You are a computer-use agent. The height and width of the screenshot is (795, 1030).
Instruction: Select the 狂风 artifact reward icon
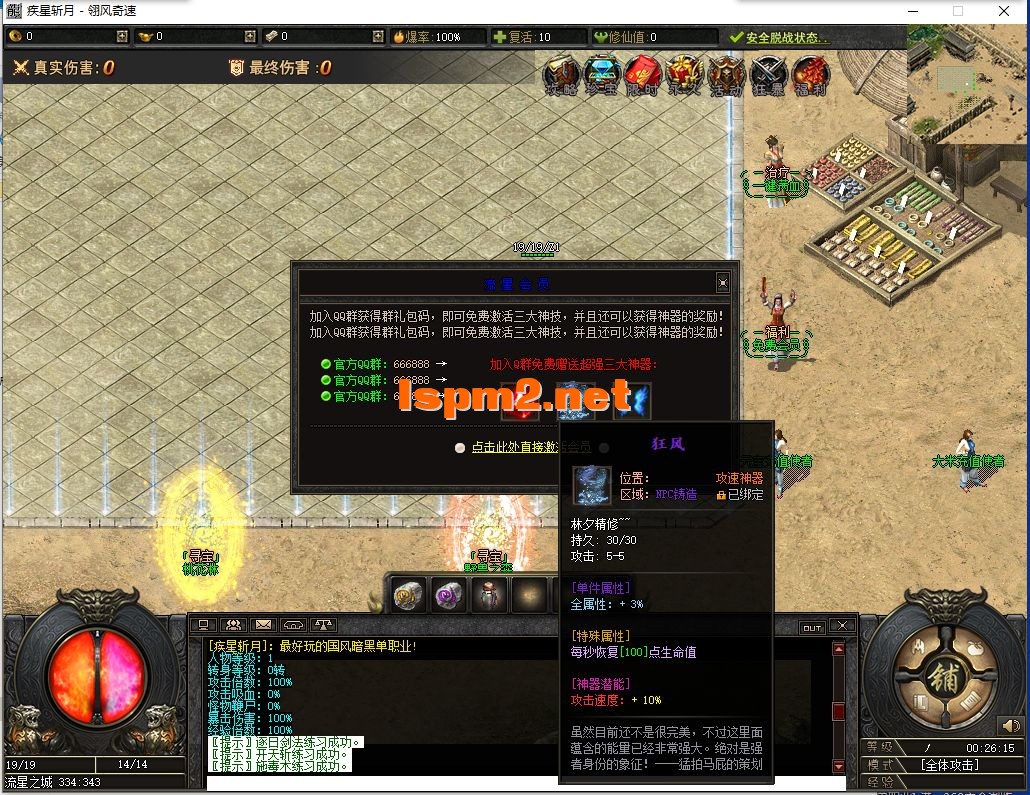click(x=575, y=399)
